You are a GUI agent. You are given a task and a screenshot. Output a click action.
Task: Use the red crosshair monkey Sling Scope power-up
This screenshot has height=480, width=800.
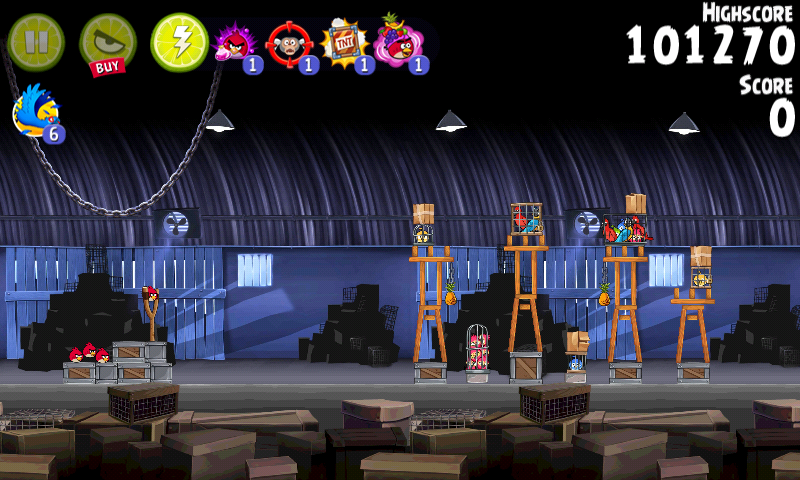point(290,44)
